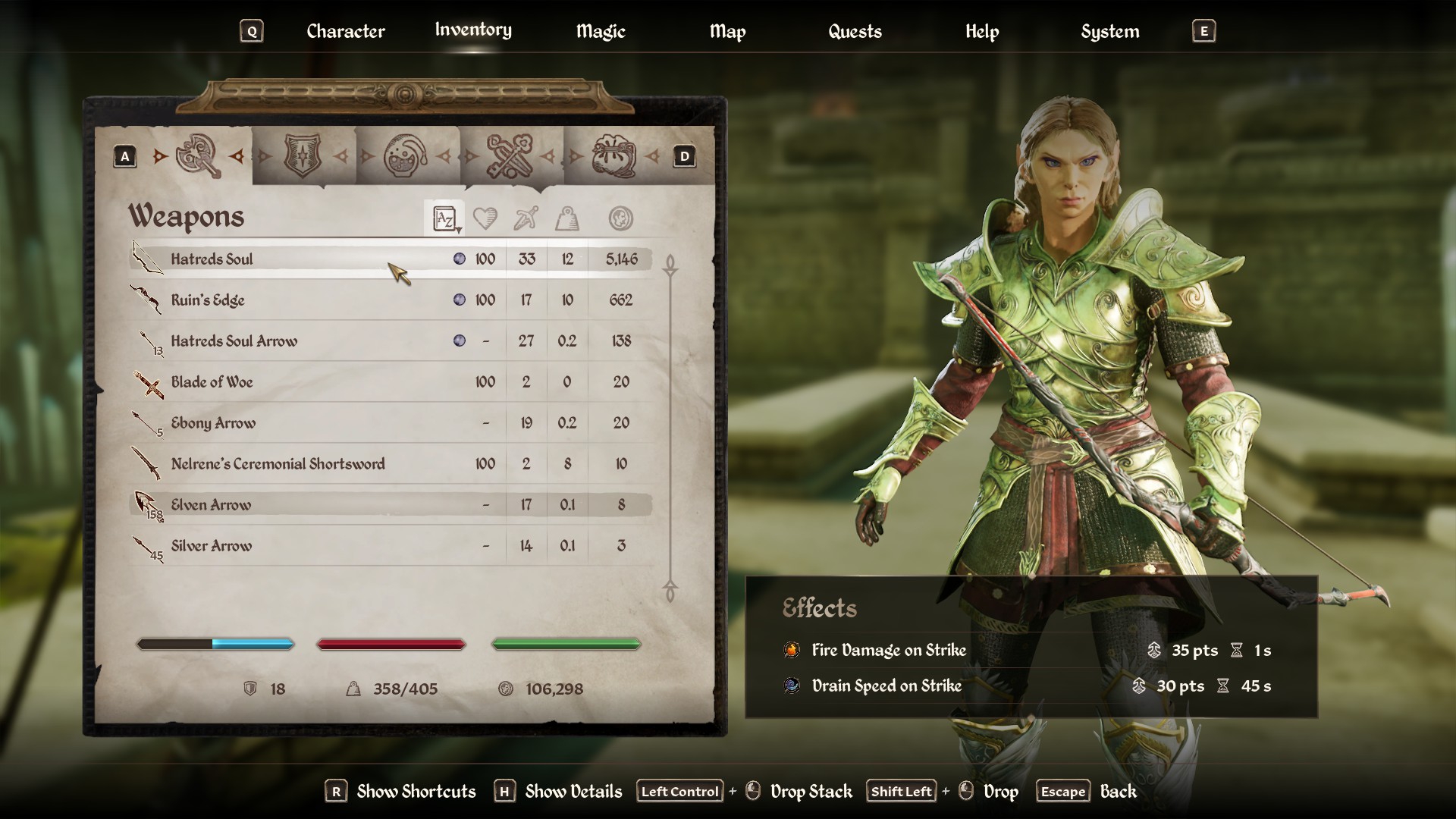Image resolution: width=1456 pixels, height=819 pixels.
Task: Choose the sack category tab
Action: tap(613, 156)
